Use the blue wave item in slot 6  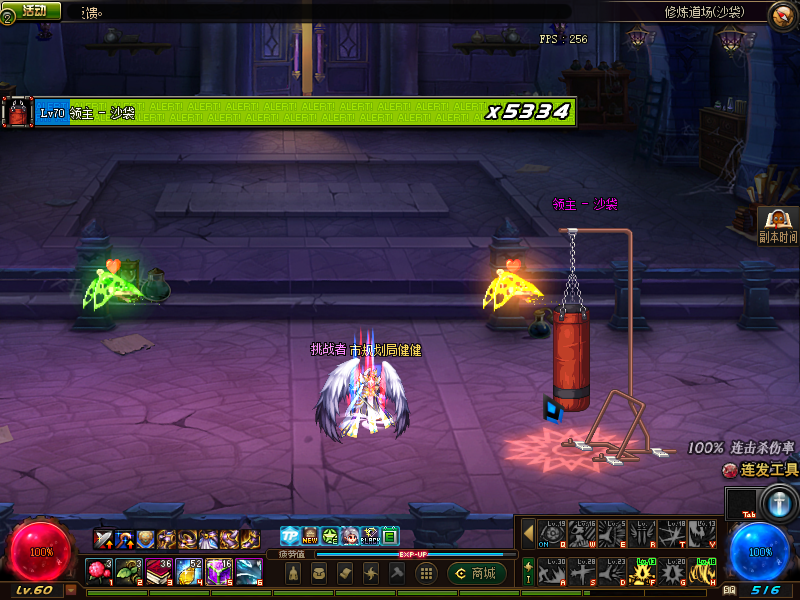[x=249, y=571]
